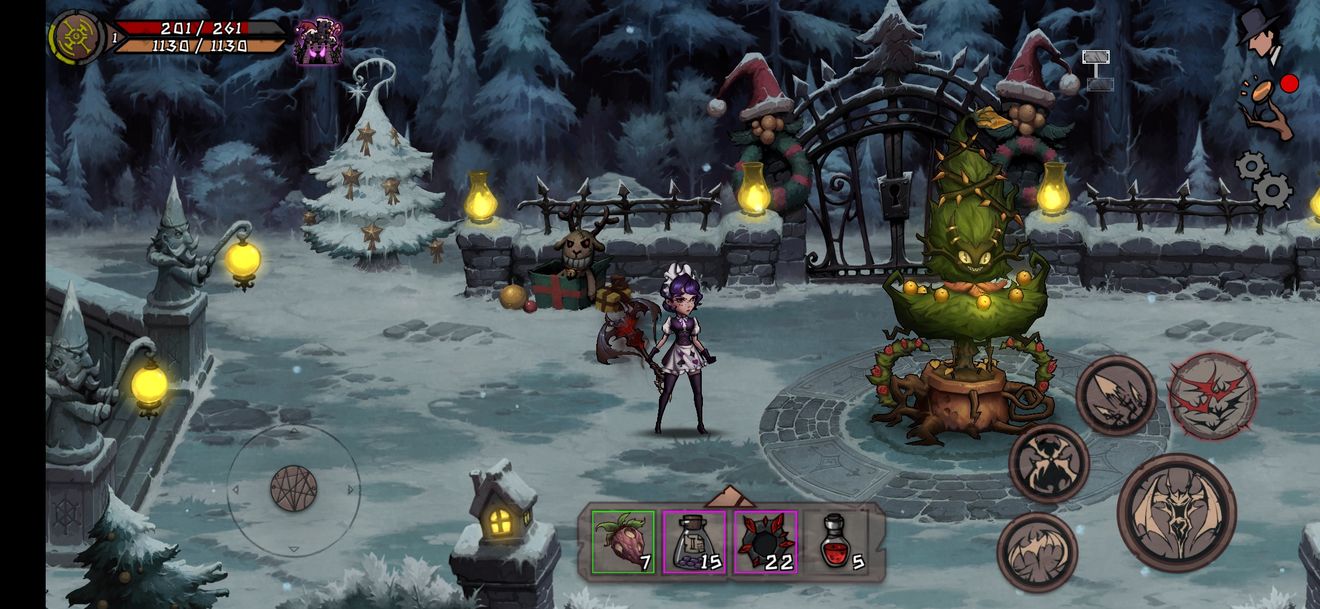
Task: Use the folded bat wings skill
Action: point(1037,551)
